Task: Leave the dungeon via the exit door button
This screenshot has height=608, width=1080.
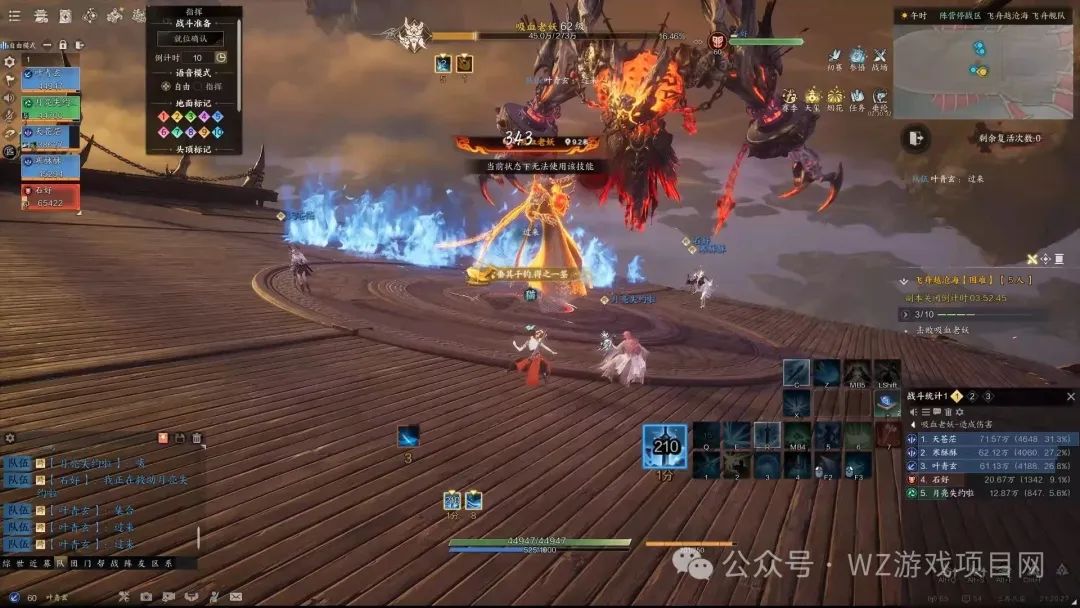Action: (x=914, y=139)
